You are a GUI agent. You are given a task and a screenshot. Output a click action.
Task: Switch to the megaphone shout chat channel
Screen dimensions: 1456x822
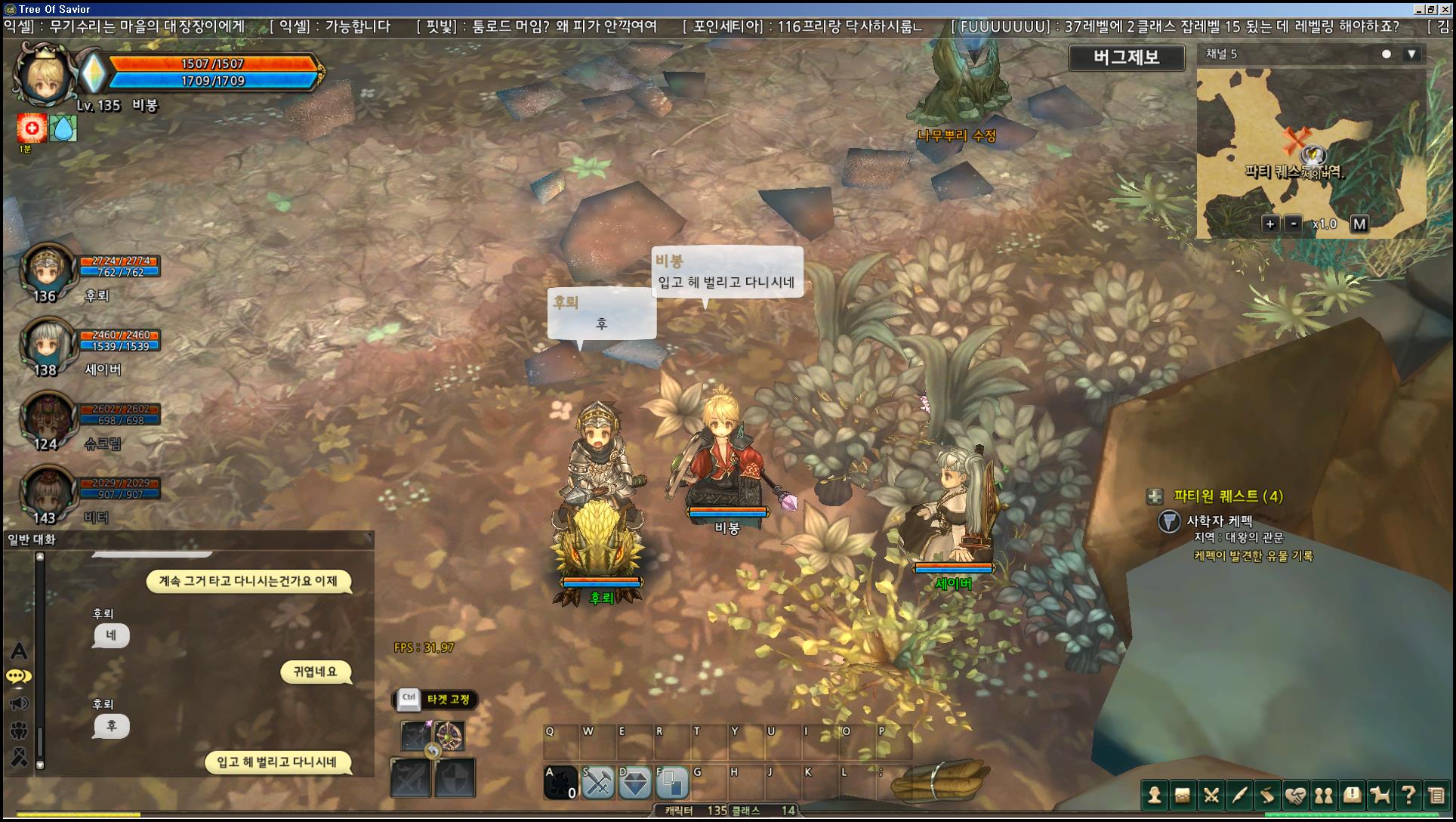coord(19,703)
